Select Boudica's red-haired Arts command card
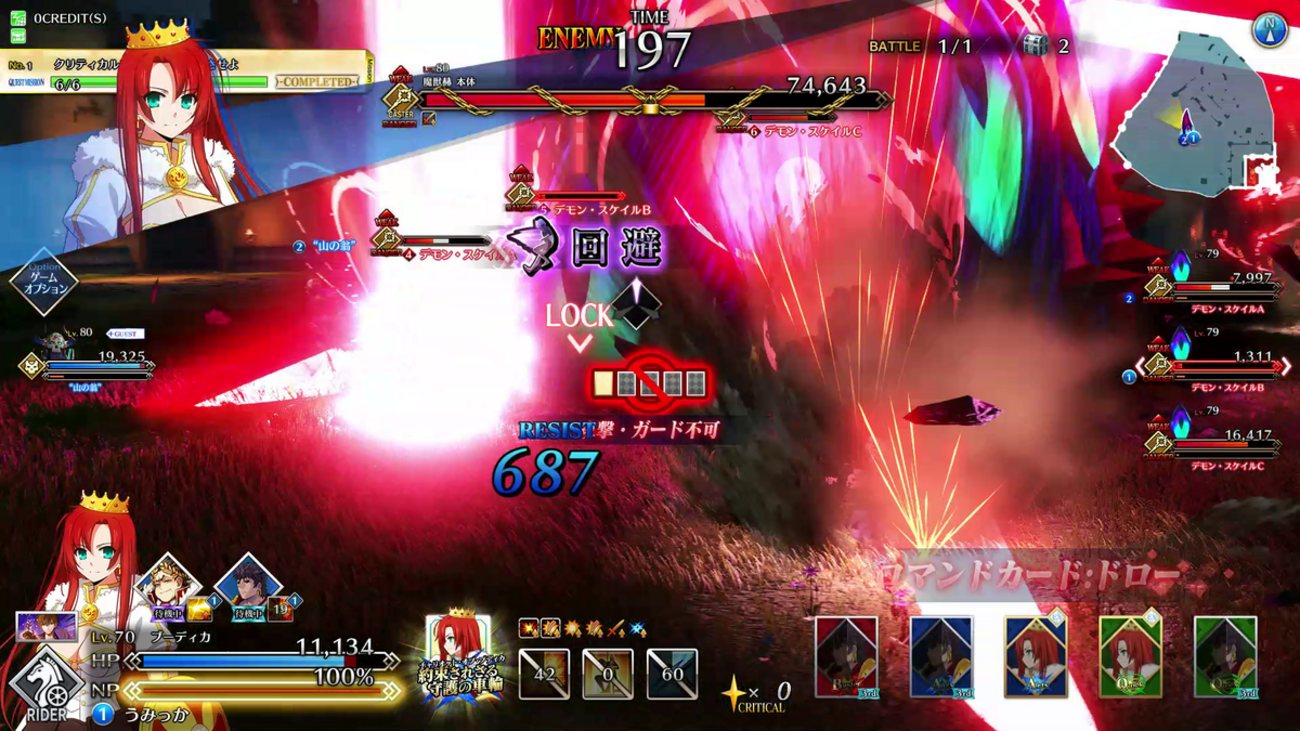Image resolution: width=1300 pixels, height=731 pixels. click(x=1035, y=655)
